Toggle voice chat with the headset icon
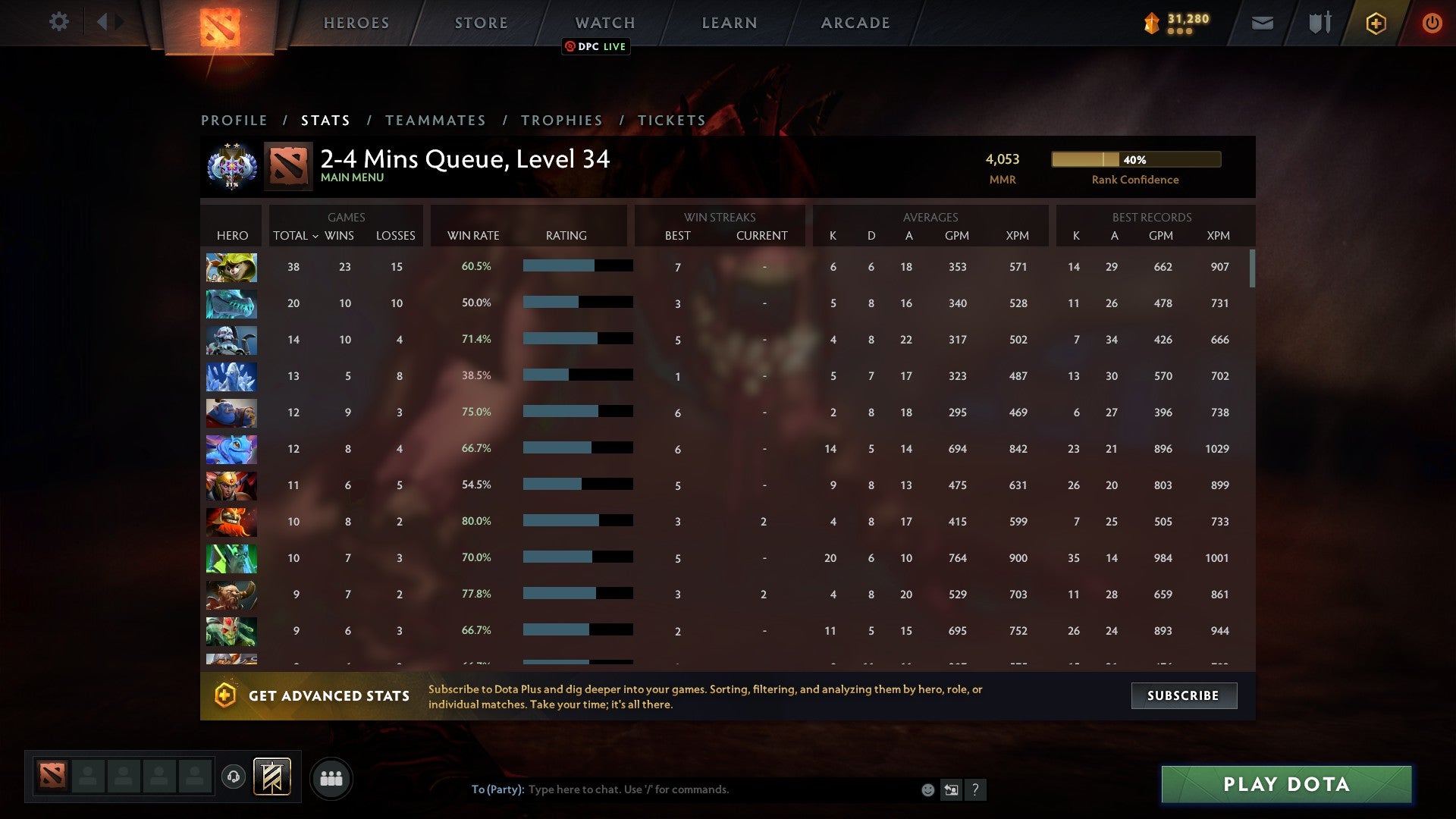The image size is (1456, 819). tap(233, 777)
